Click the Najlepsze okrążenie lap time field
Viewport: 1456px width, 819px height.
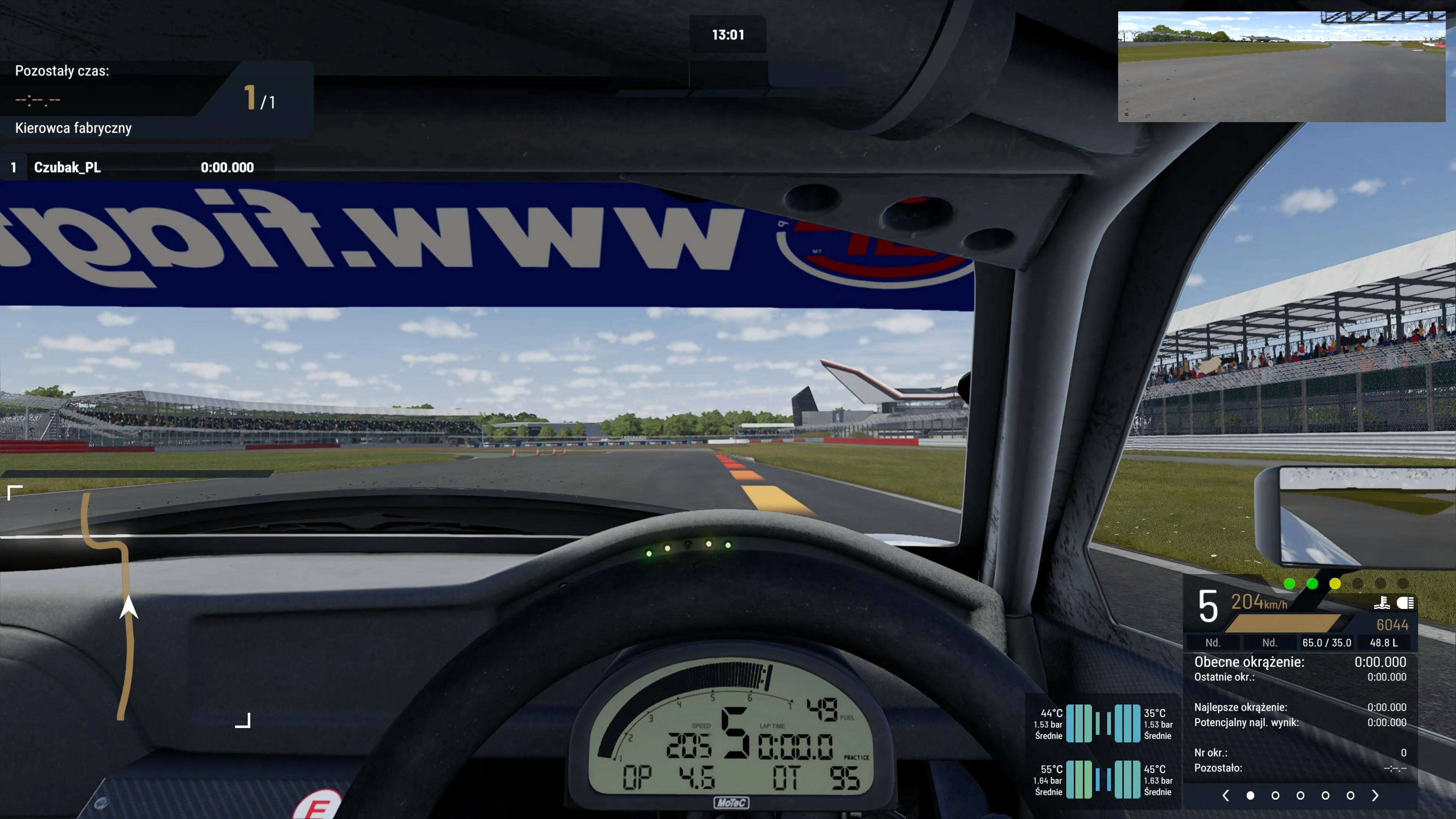[1241, 708]
